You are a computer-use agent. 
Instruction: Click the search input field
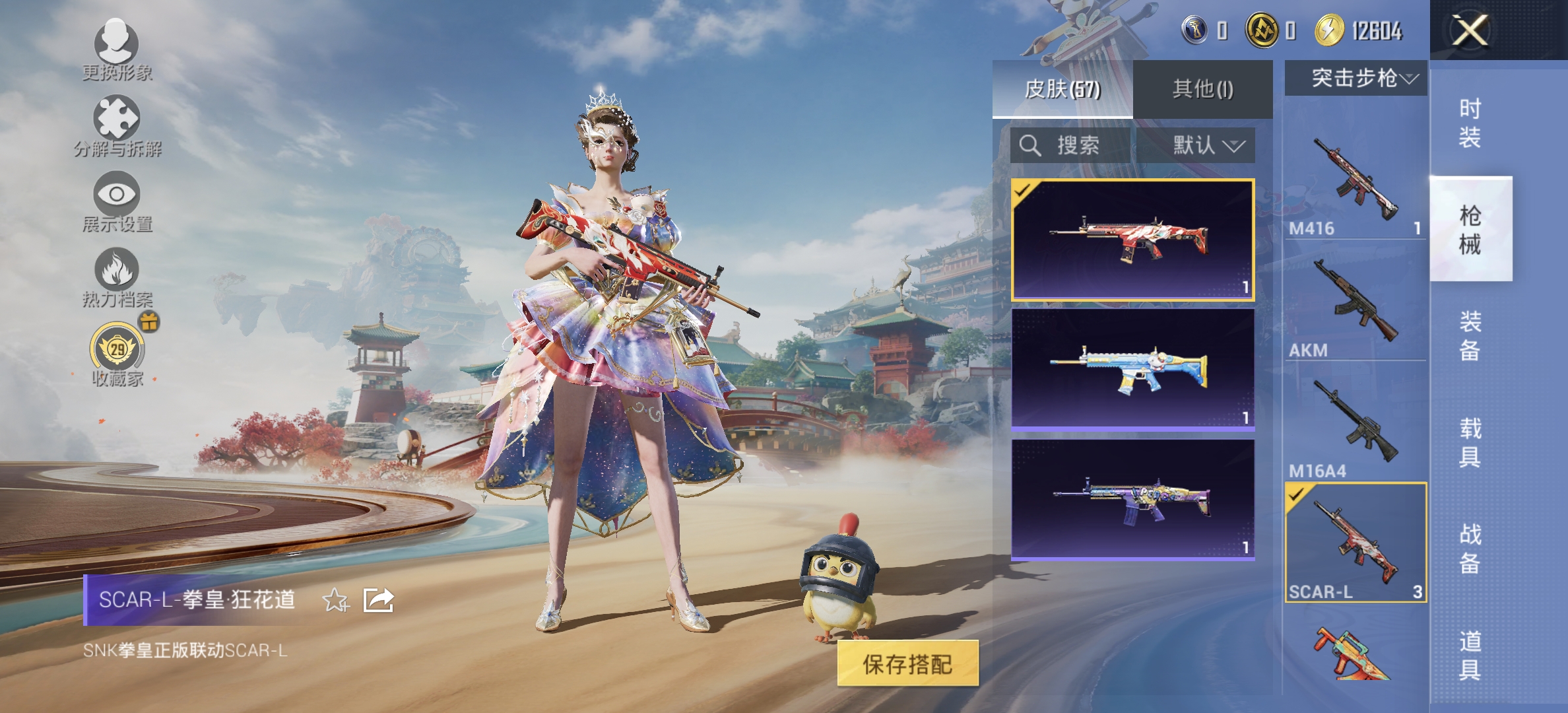coord(1082,147)
